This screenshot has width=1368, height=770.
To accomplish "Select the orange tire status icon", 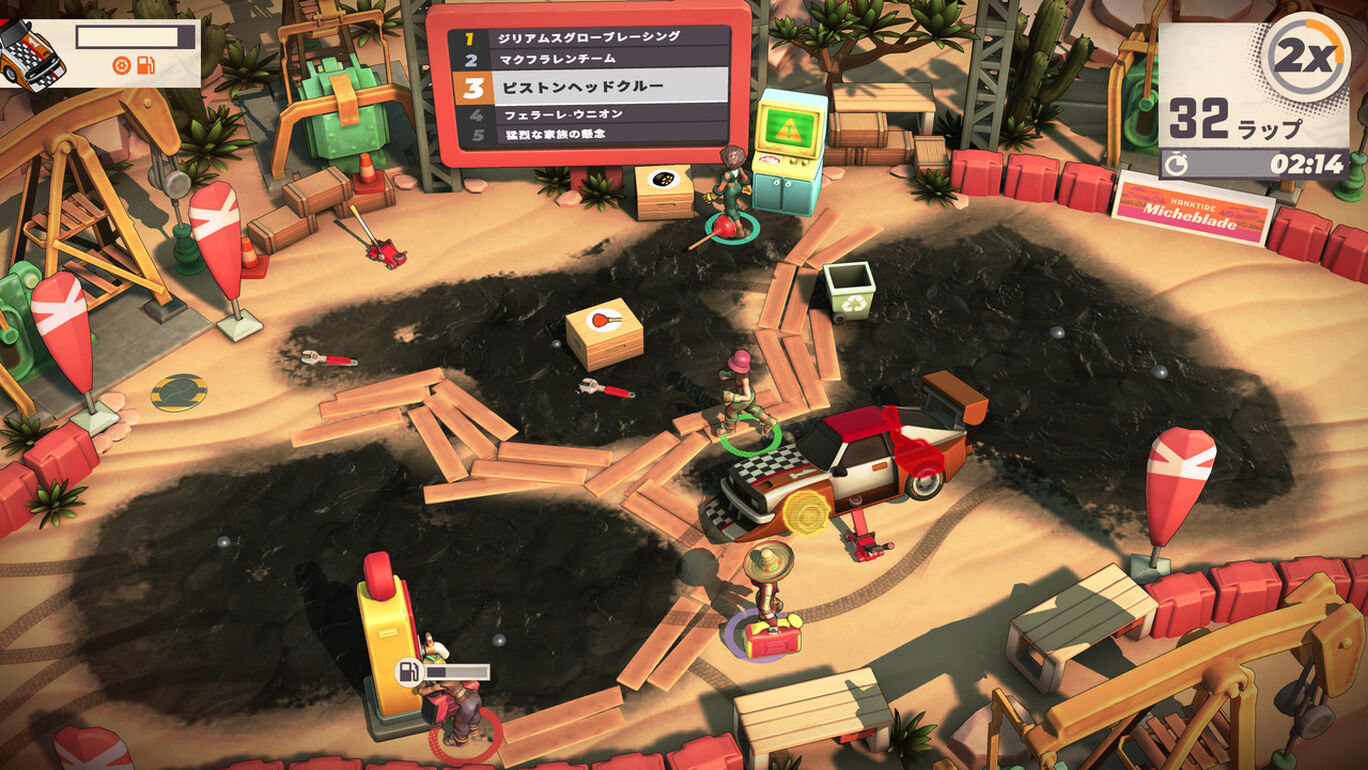I will tap(122, 66).
